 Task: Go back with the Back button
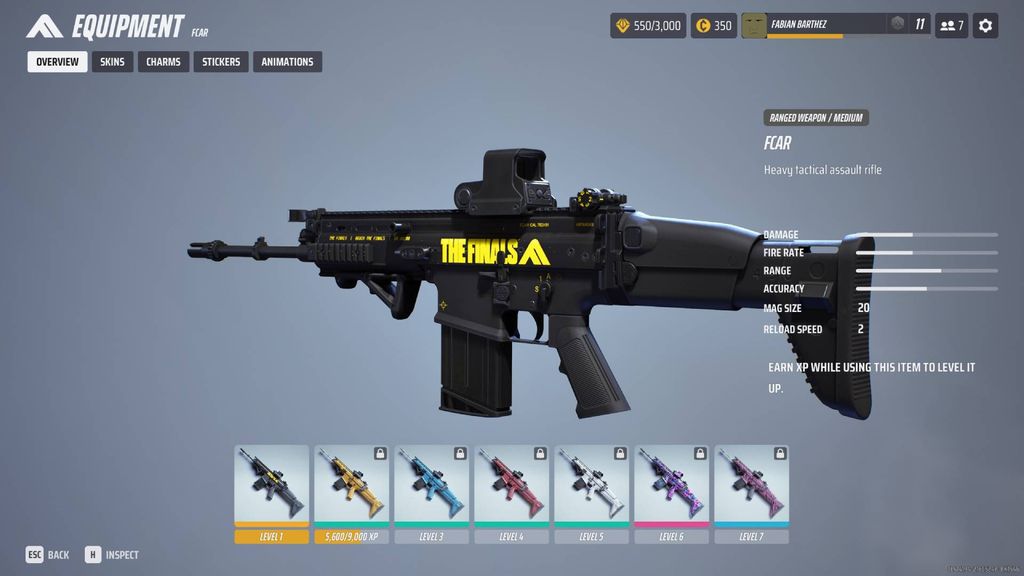coord(48,555)
